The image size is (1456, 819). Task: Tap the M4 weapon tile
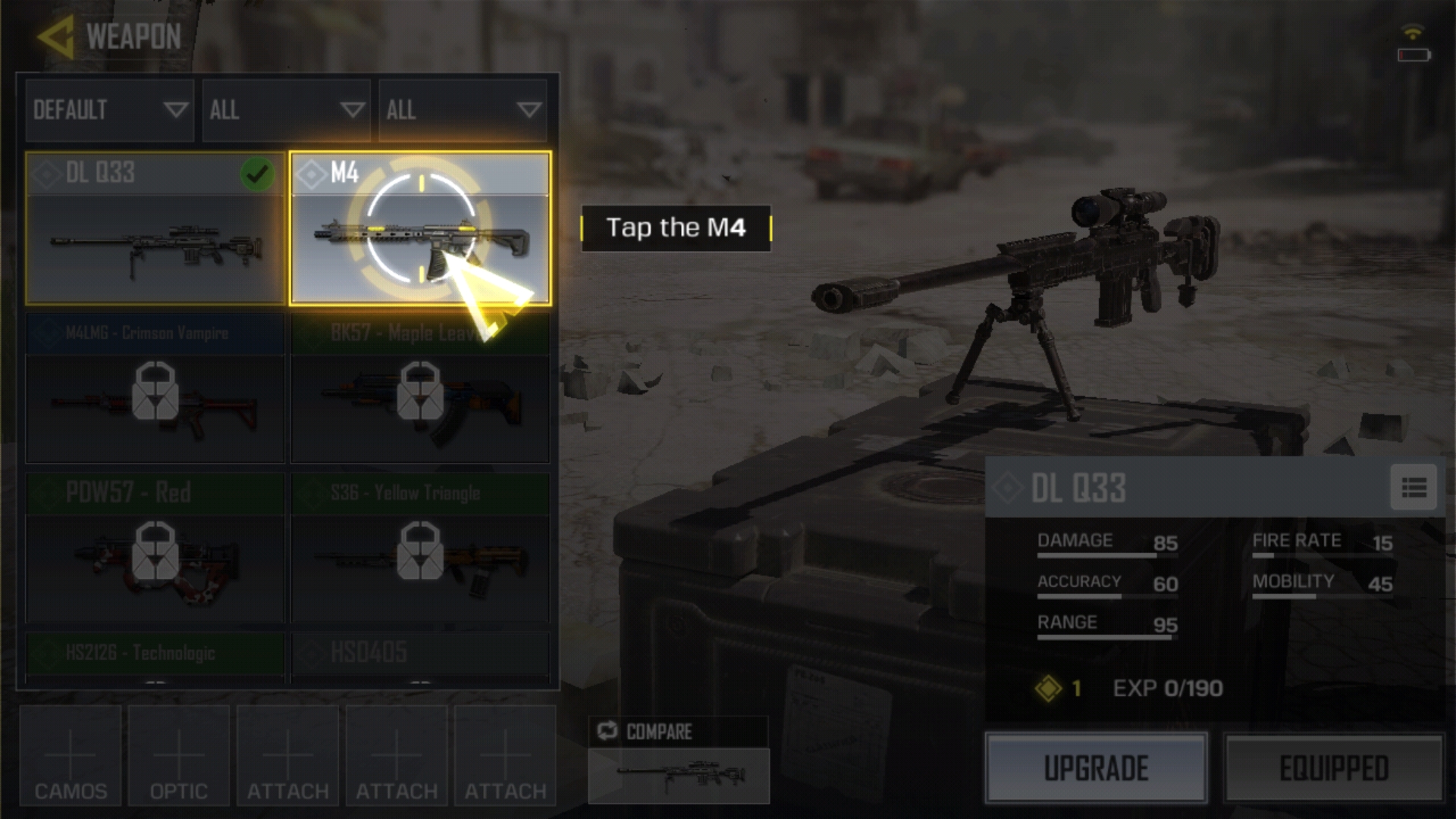coord(420,228)
